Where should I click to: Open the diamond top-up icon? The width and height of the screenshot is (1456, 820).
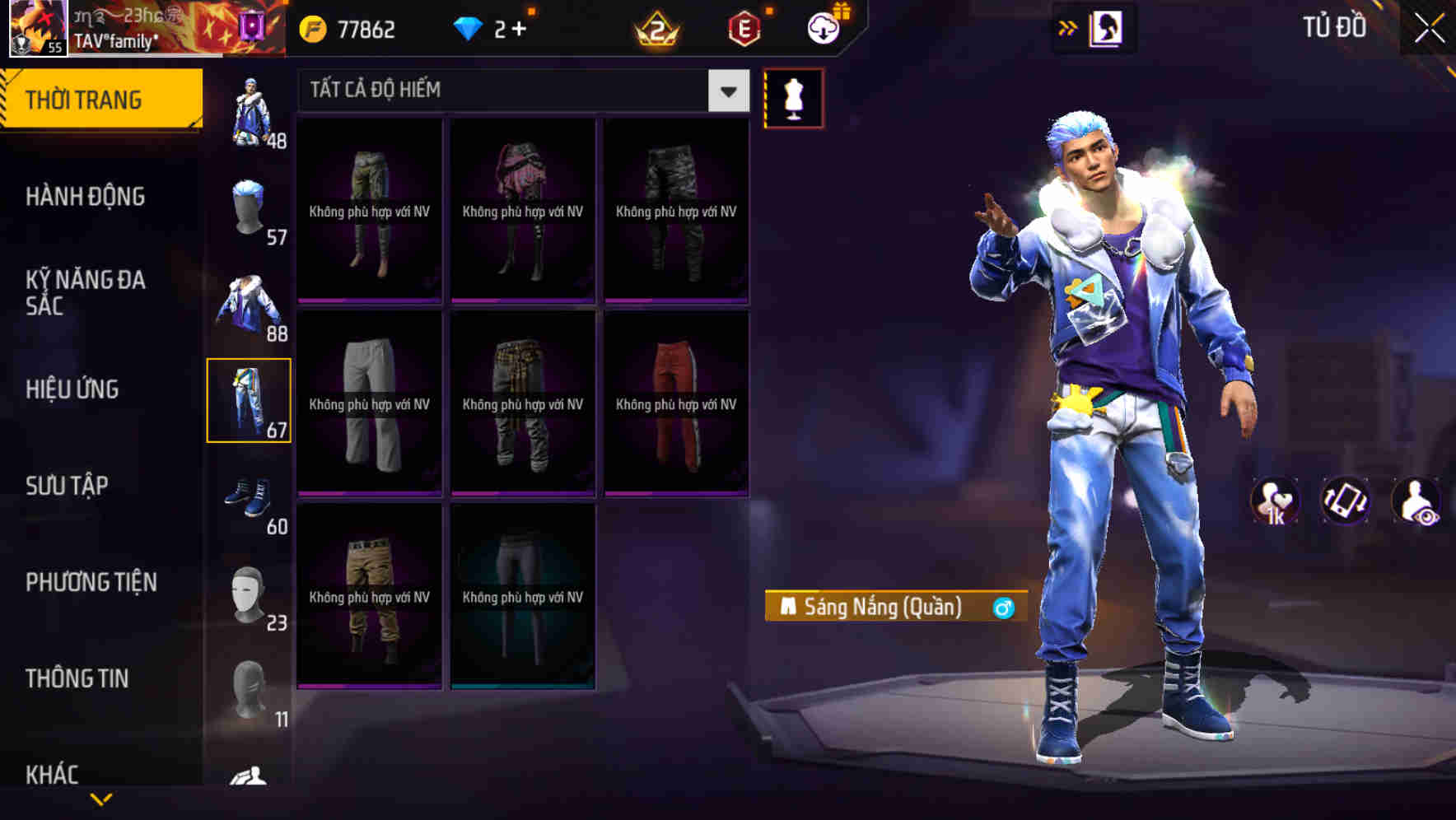tap(469, 28)
